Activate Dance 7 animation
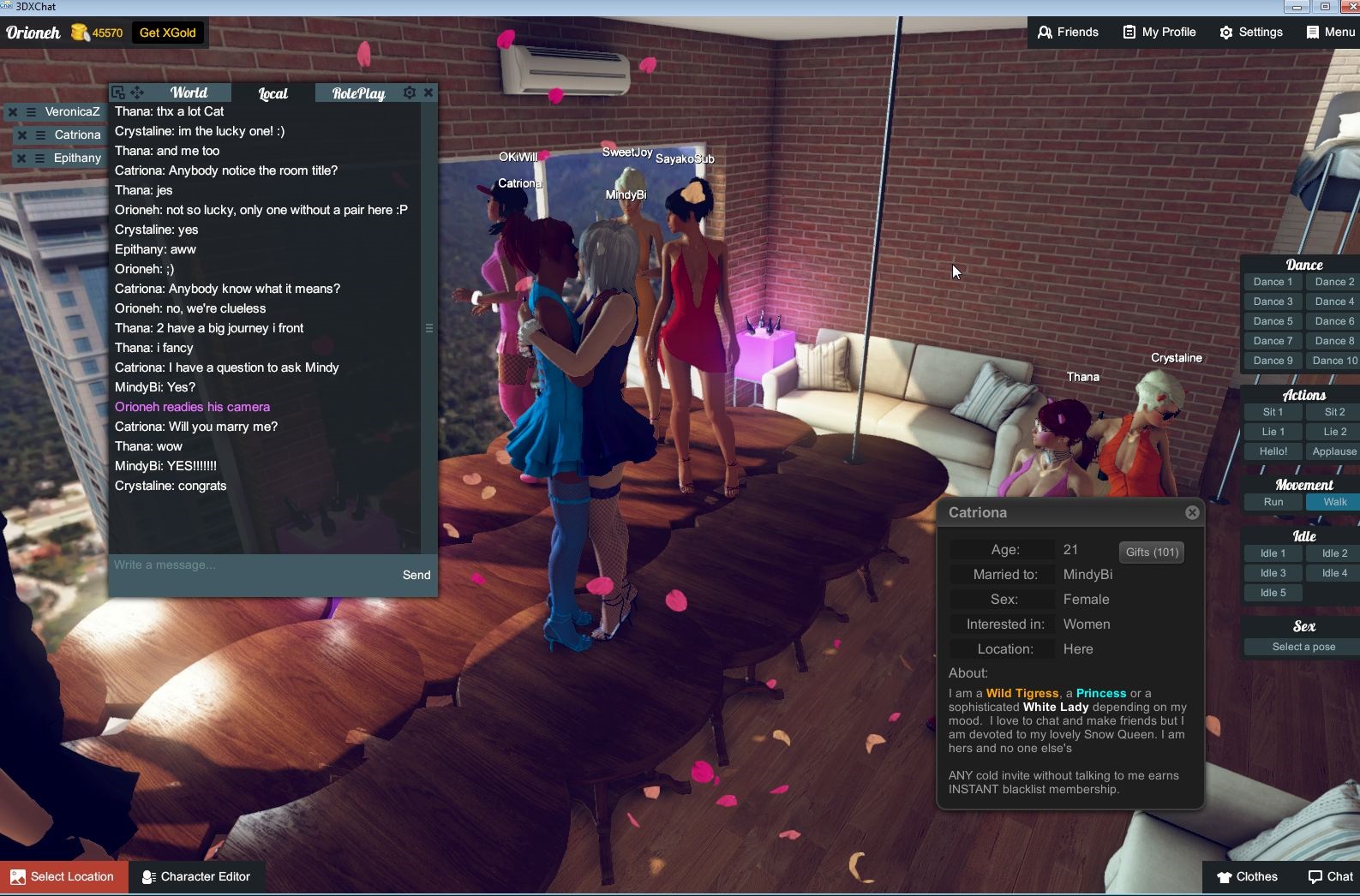The width and height of the screenshot is (1360, 896). click(x=1273, y=340)
